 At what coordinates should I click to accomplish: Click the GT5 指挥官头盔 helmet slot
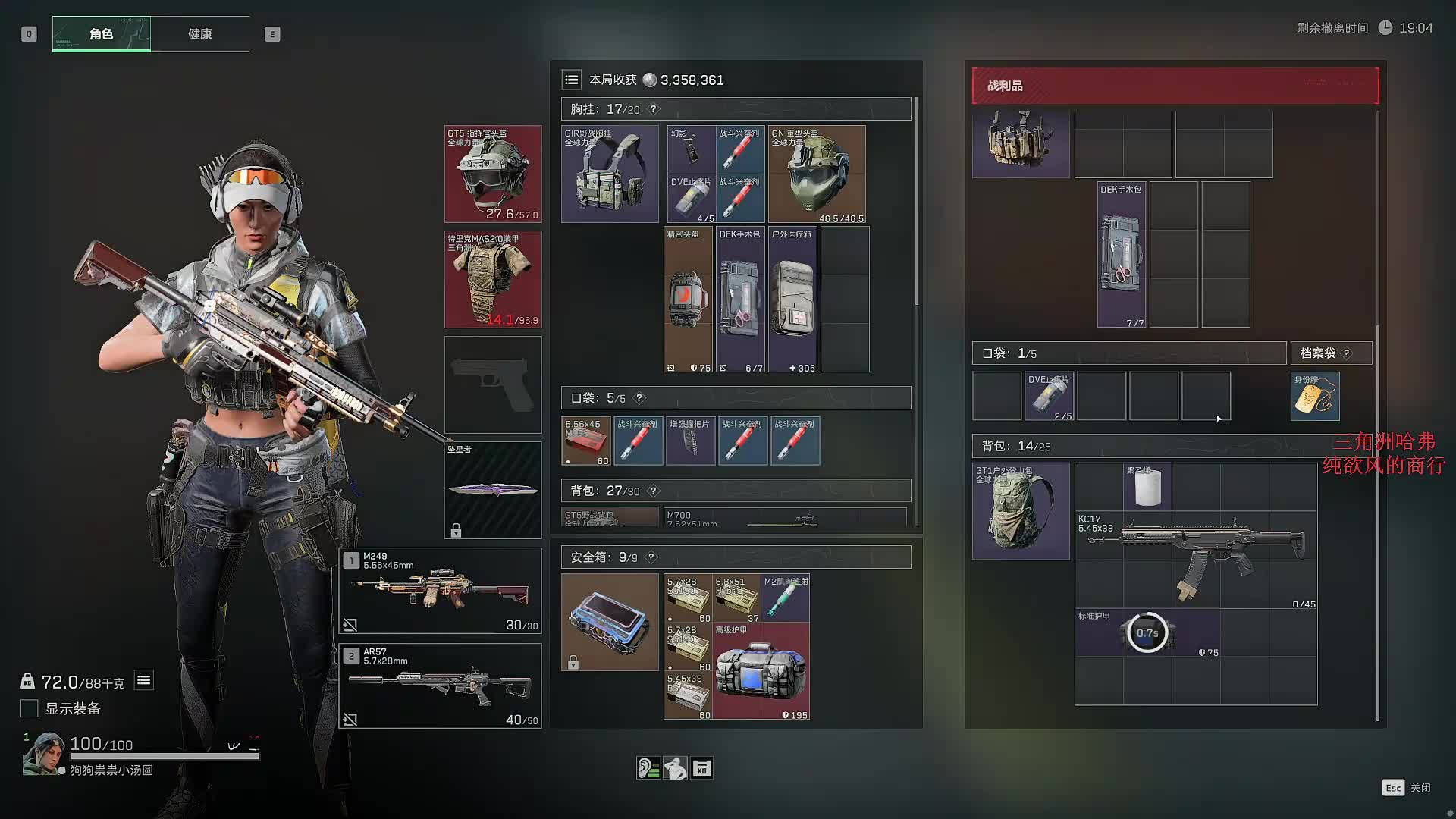tap(493, 174)
